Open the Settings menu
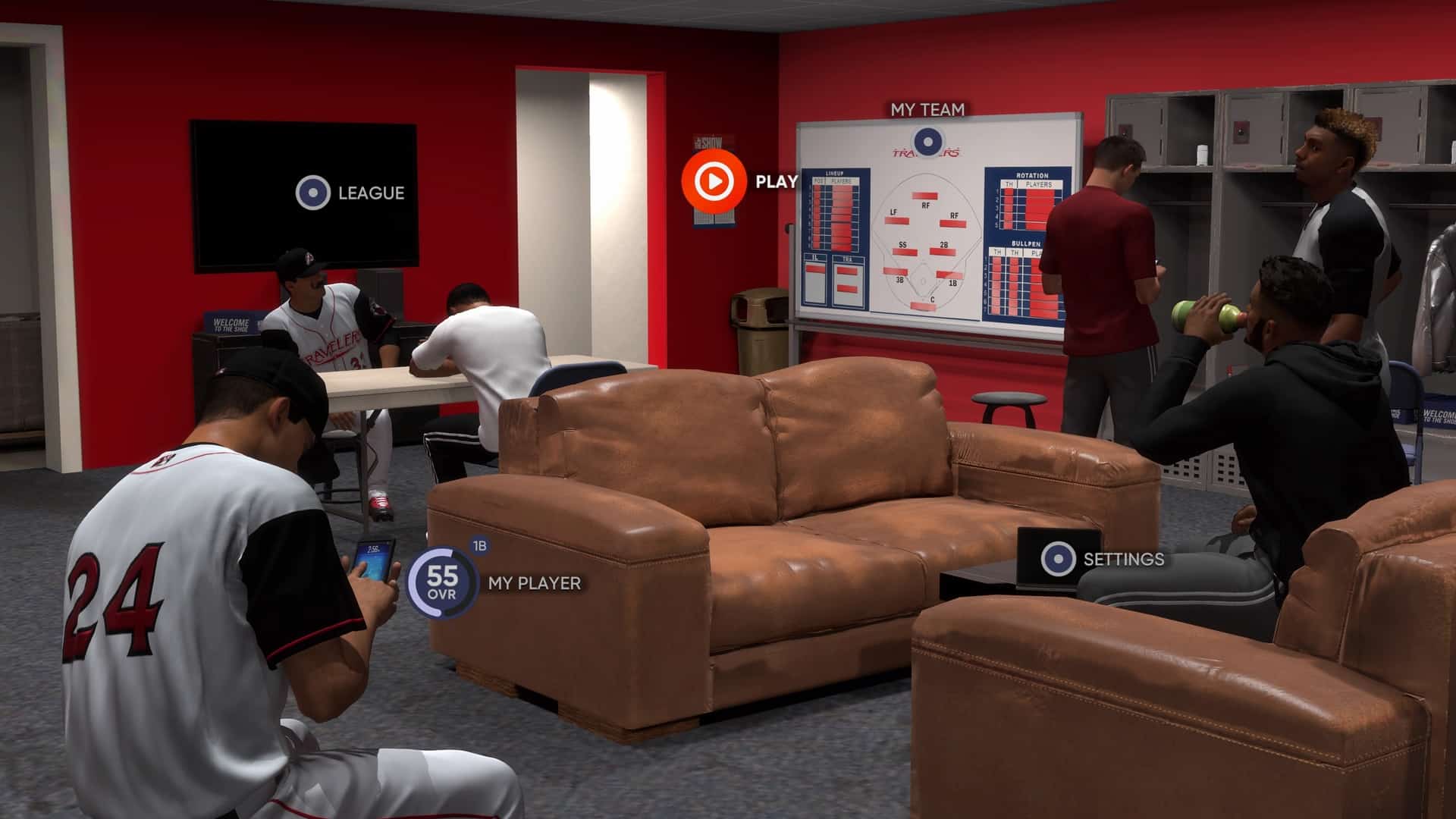1456x819 pixels. [1058, 559]
